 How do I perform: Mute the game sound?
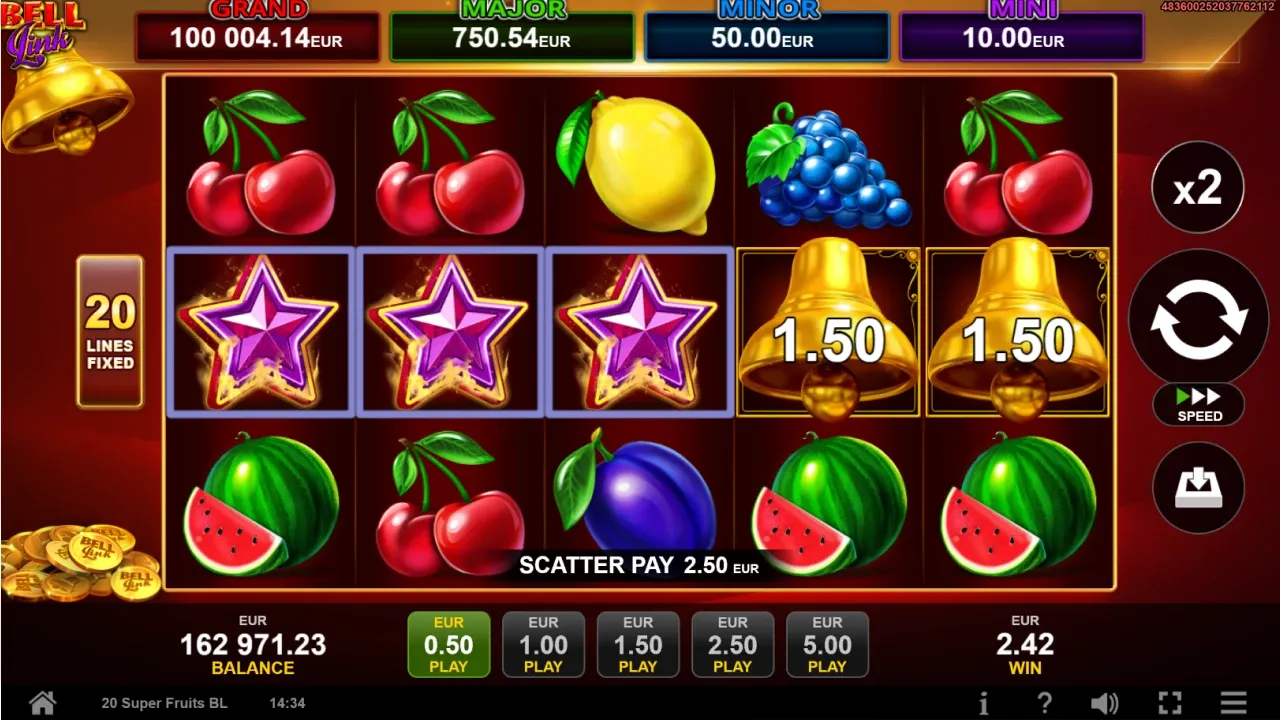(1105, 703)
